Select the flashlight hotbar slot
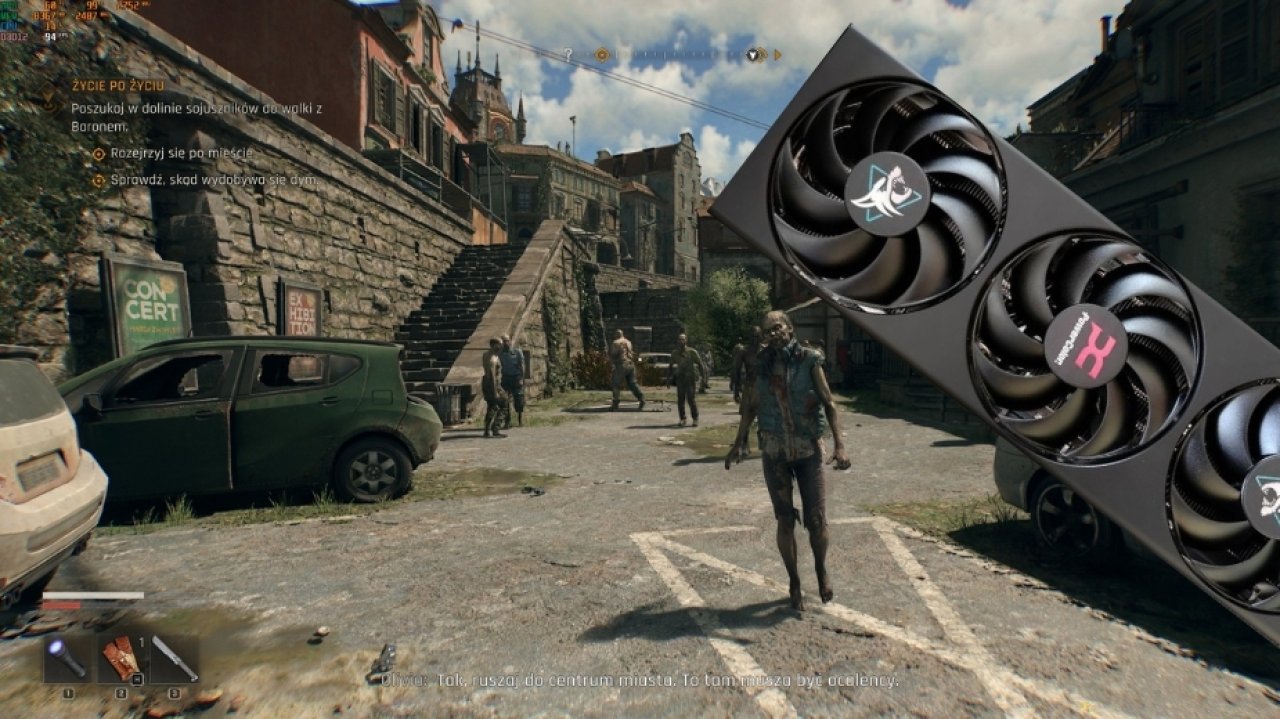1280x719 pixels. tap(68, 659)
